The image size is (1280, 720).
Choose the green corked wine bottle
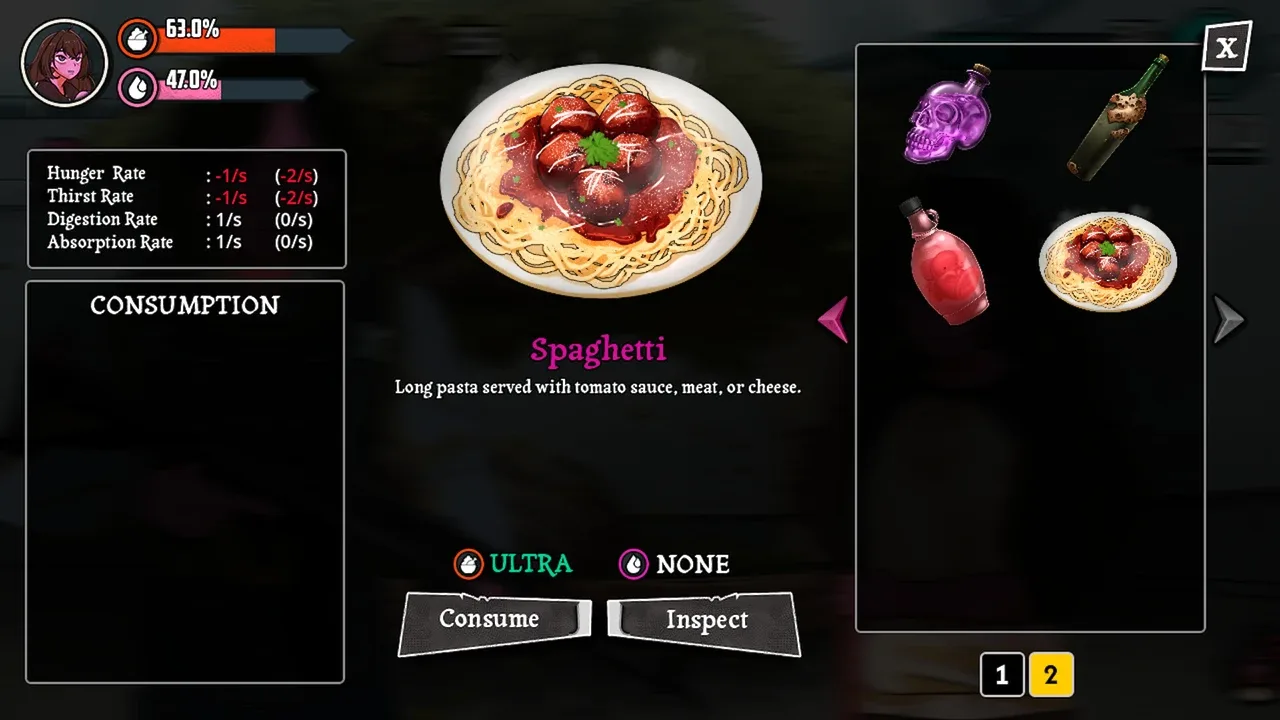[x=1117, y=117]
